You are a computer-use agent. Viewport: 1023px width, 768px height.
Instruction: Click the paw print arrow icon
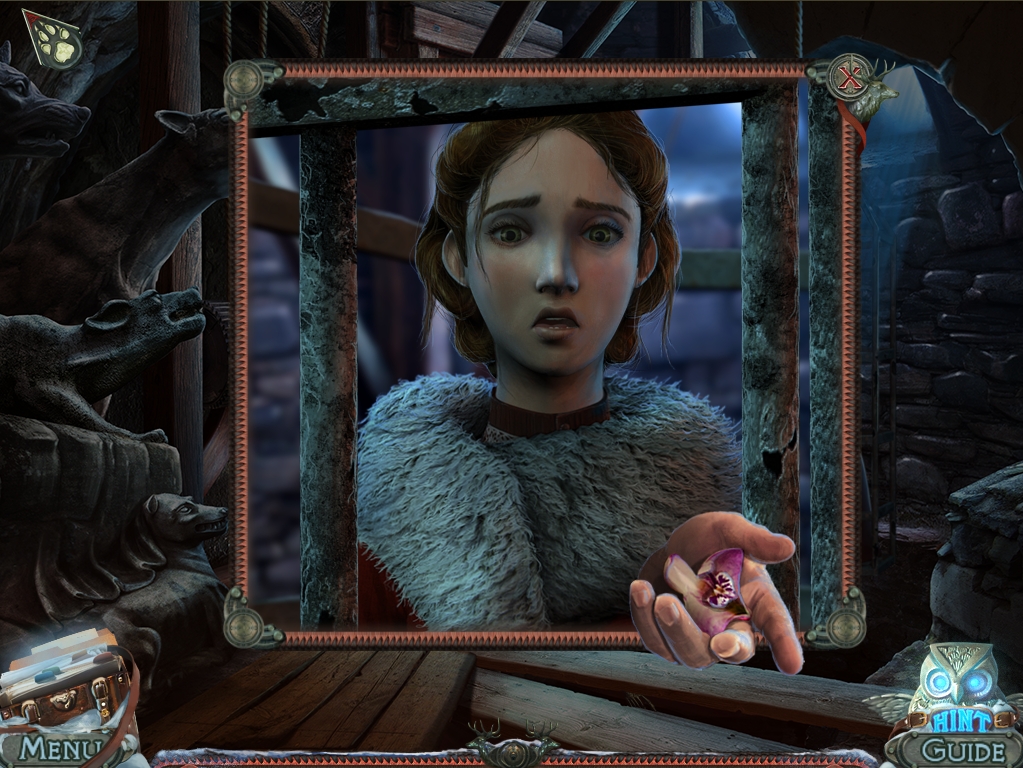click(x=51, y=39)
